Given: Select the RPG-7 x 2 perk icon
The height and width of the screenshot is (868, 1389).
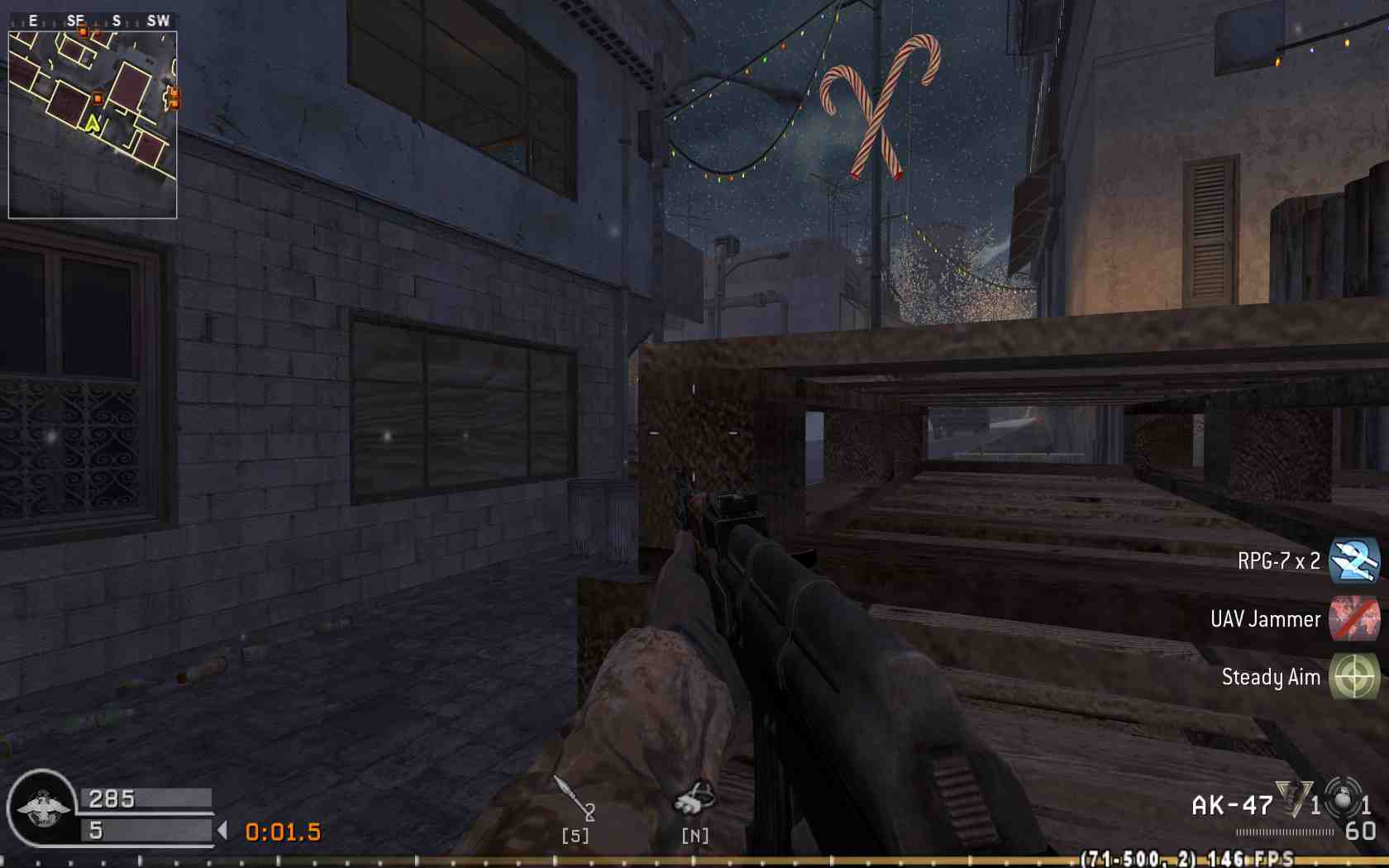Looking at the screenshot, I should point(1356,561).
